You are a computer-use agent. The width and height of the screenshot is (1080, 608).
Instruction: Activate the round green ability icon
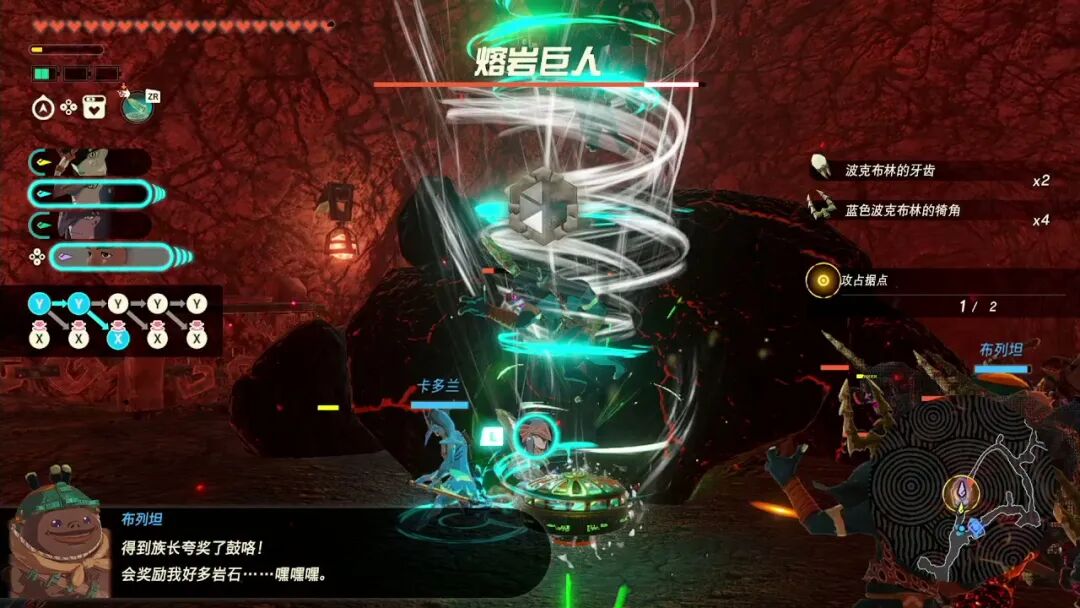coord(137,106)
